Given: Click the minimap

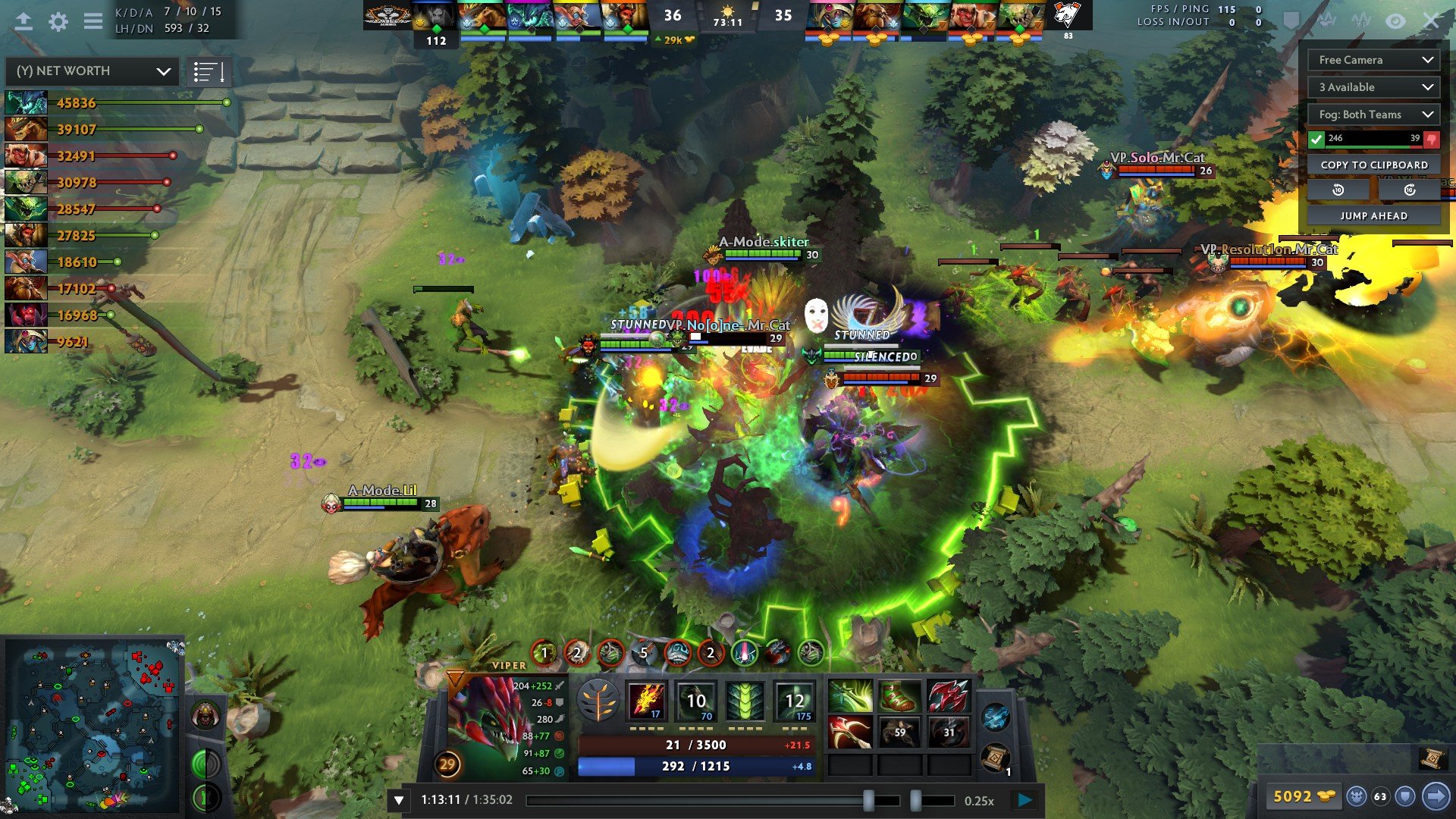Looking at the screenshot, I should 93,724.
